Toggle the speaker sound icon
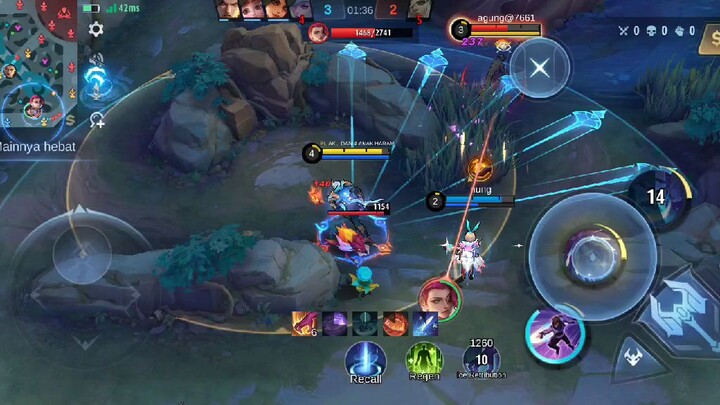This screenshot has width=720, height=405. (96, 60)
